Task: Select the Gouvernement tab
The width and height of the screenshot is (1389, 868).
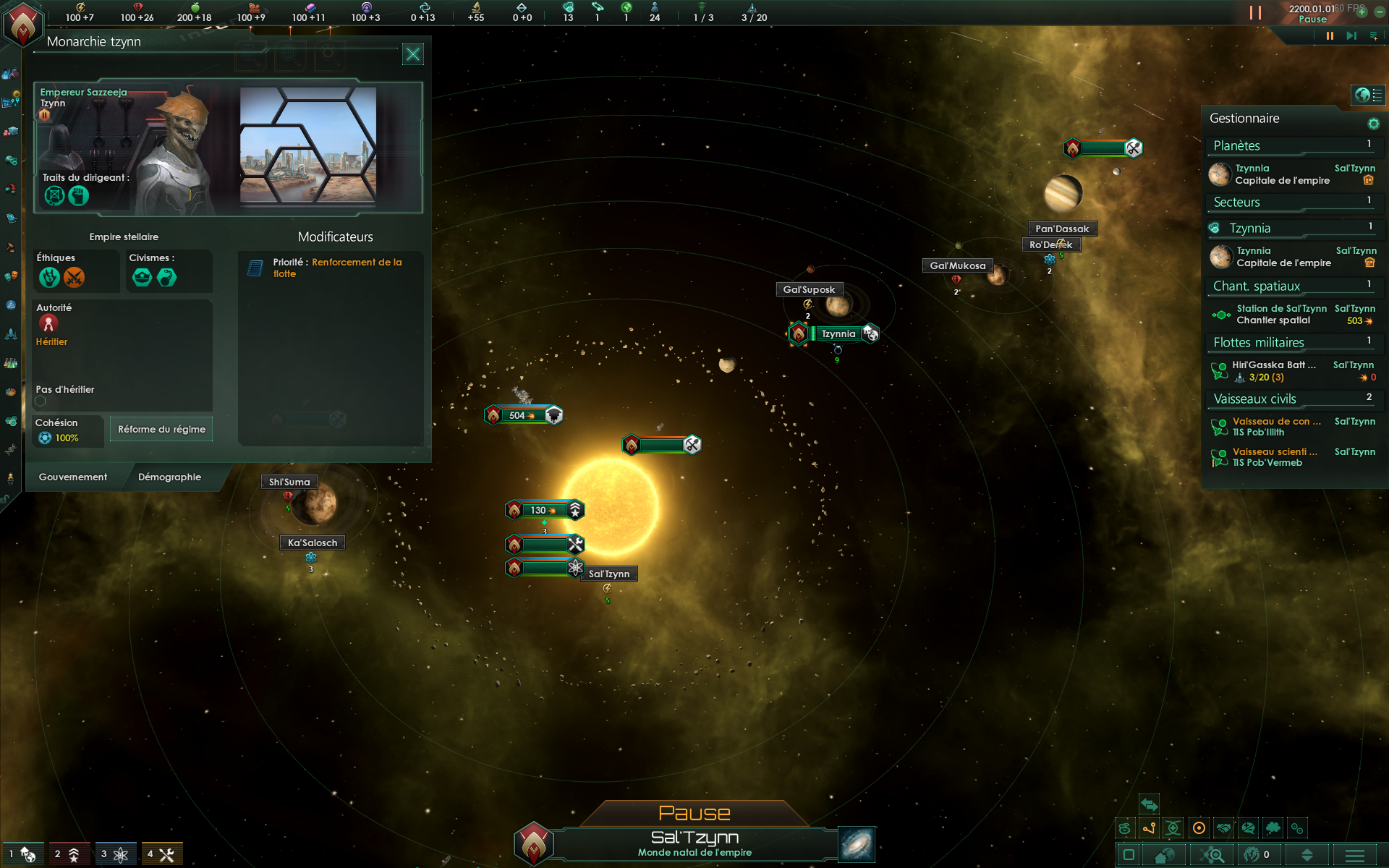Action: click(73, 477)
